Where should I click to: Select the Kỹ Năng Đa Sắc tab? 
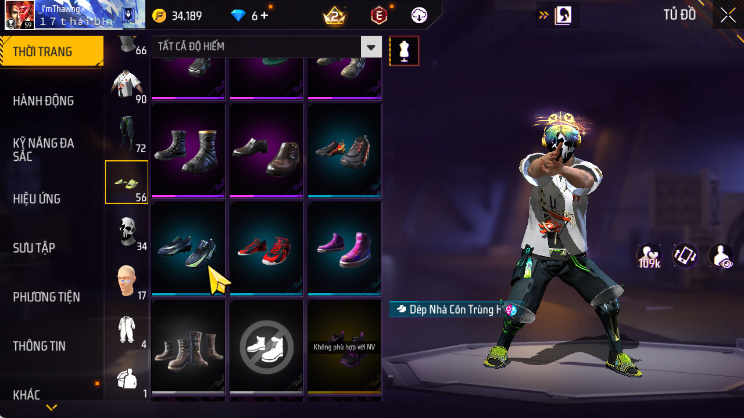45,150
